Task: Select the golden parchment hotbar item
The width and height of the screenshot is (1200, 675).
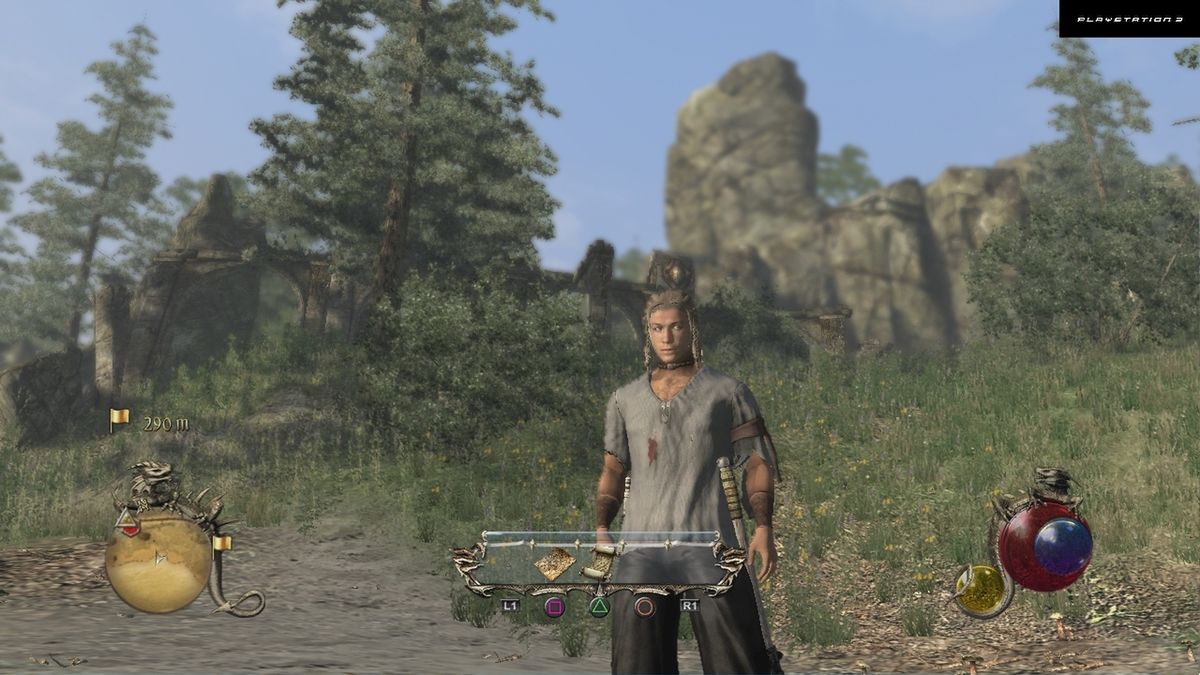Action: (x=554, y=565)
